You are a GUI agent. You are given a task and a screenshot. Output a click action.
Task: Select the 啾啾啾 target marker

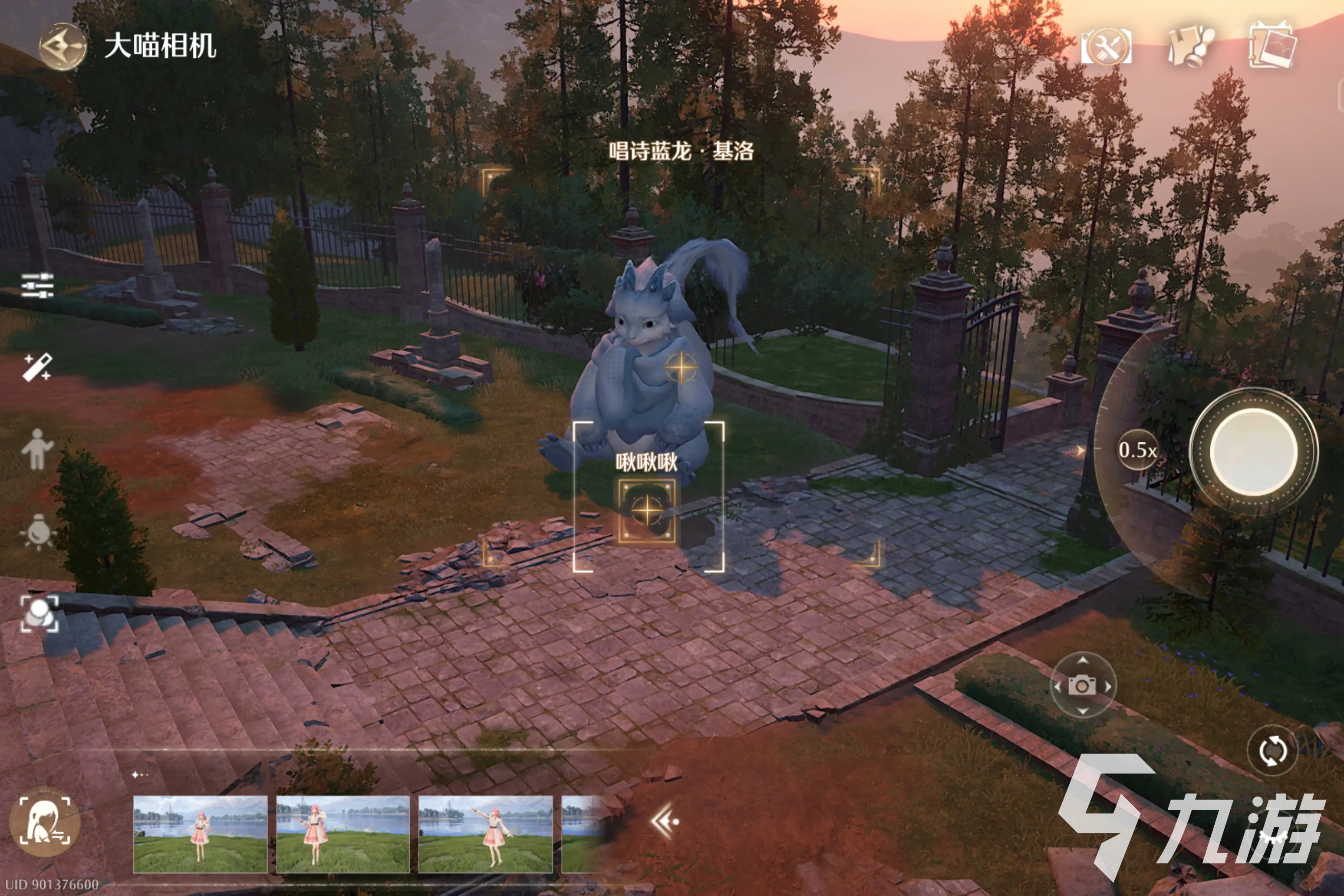647,510
